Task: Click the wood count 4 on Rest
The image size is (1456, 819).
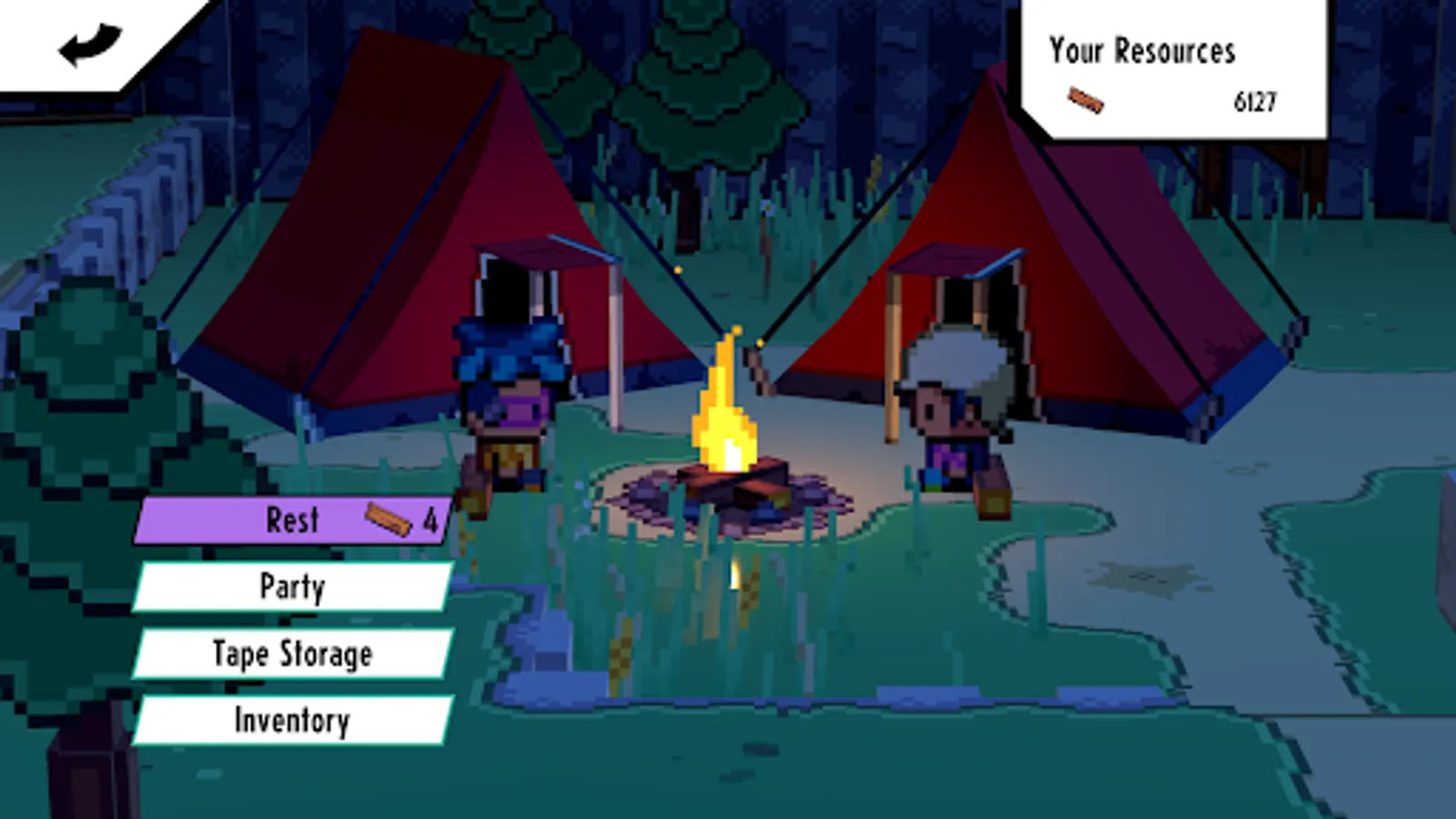Action: (x=429, y=517)
